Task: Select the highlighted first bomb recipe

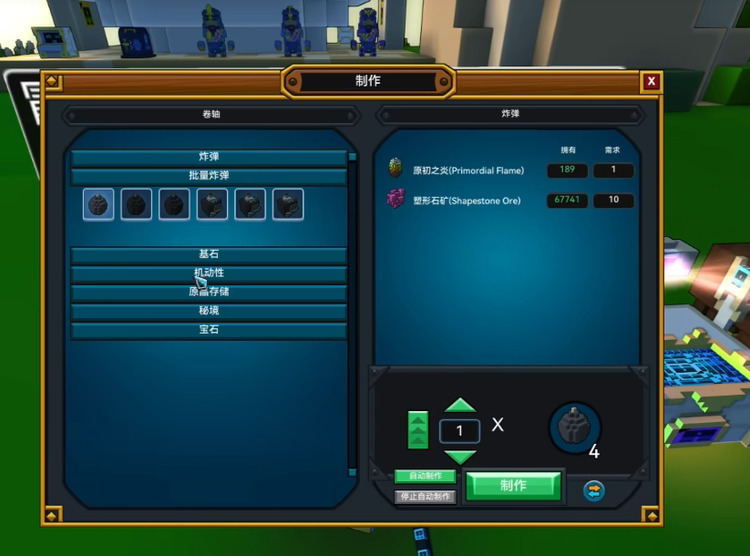Action: [98, 204]
